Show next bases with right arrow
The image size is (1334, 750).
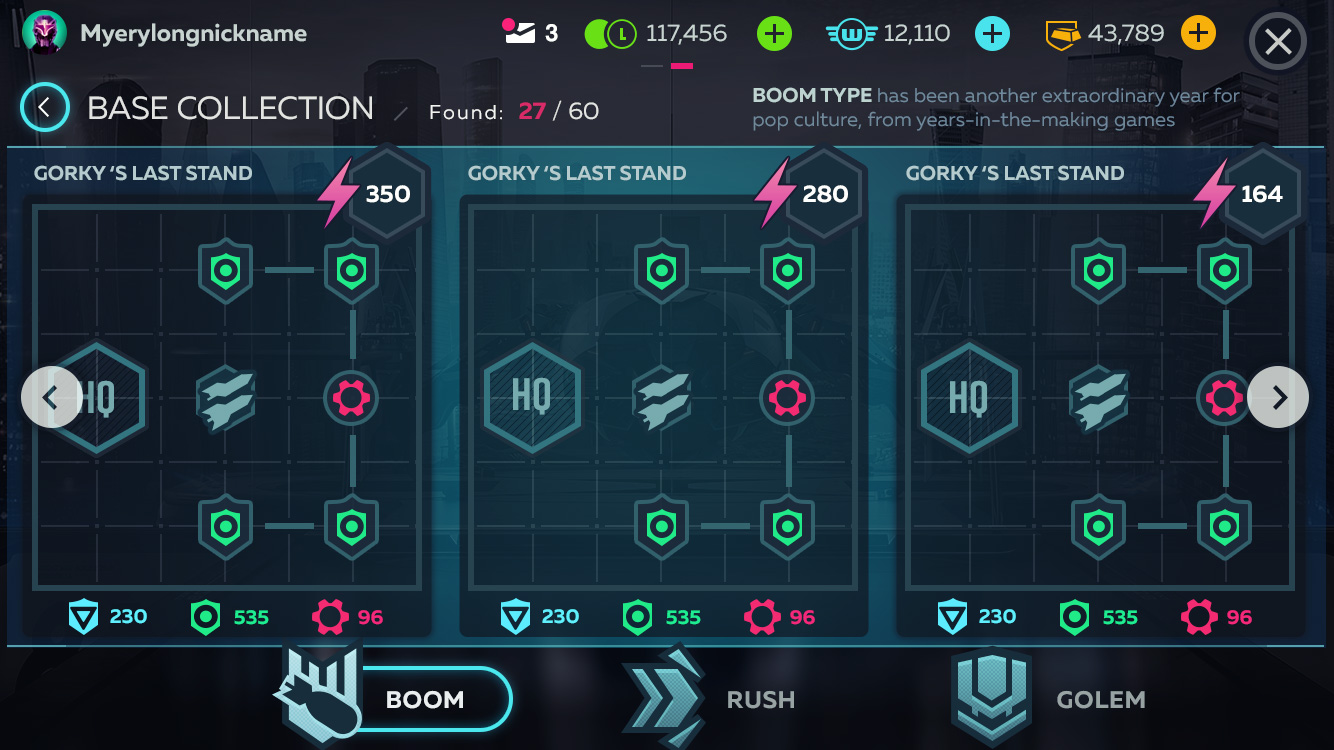[x=1278, y=397]
